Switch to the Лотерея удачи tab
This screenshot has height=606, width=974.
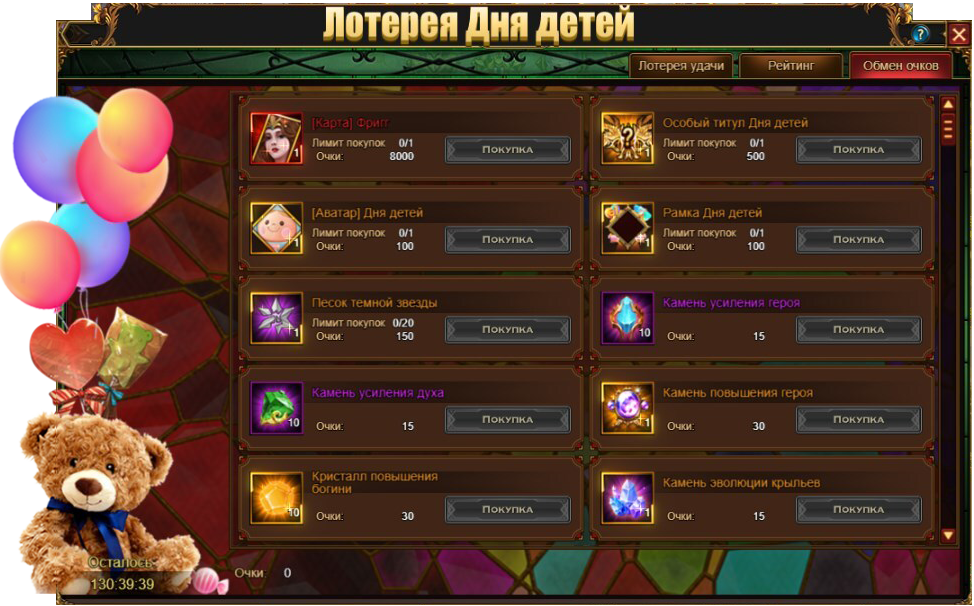(x=681, y=66)
